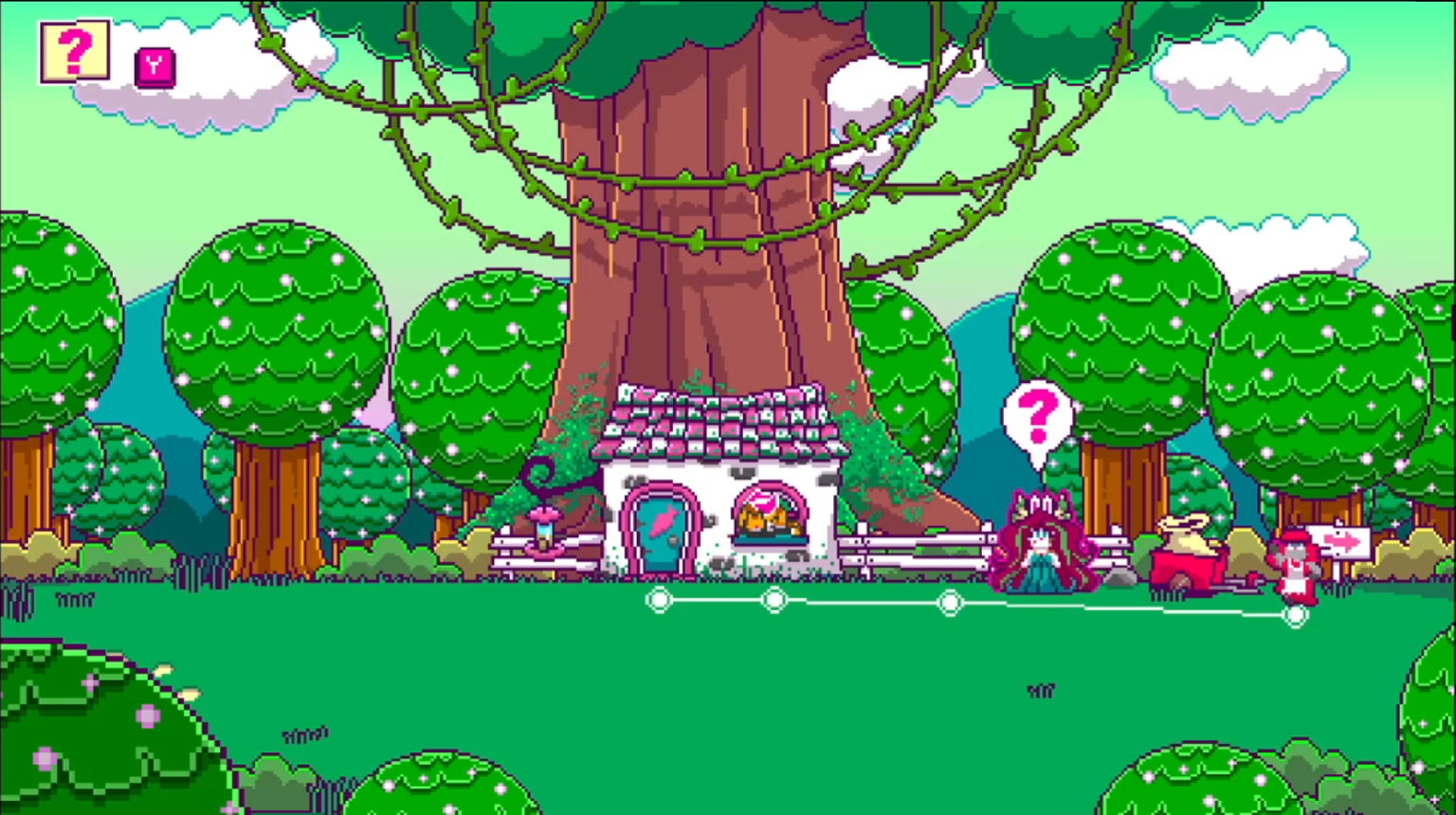Open the help question mark icon
Screen dimensions: 1456x815
pos(74,49)
